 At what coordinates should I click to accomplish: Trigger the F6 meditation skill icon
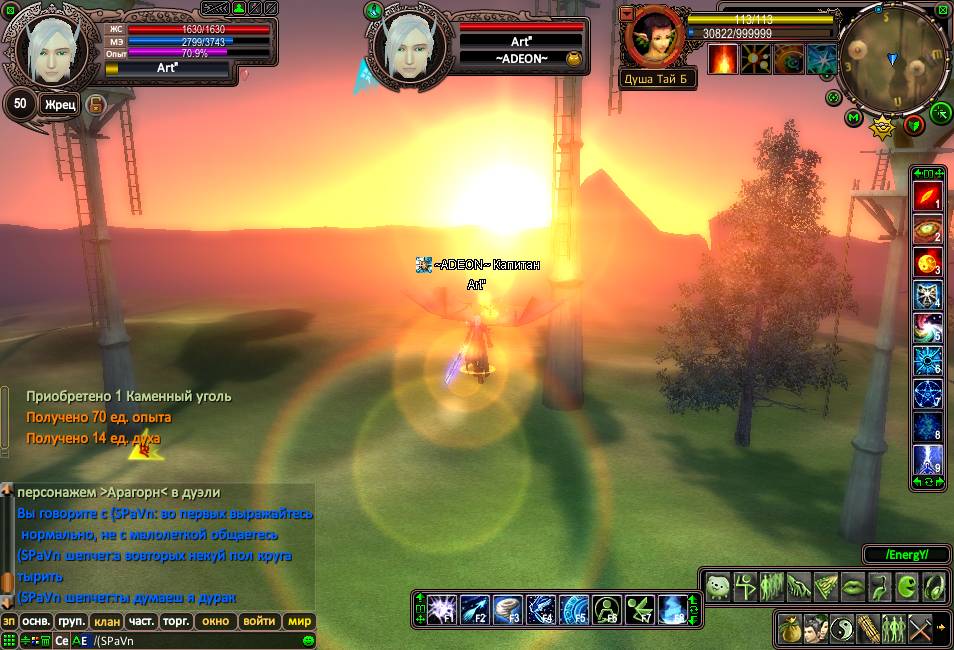(x=607, y=606)
